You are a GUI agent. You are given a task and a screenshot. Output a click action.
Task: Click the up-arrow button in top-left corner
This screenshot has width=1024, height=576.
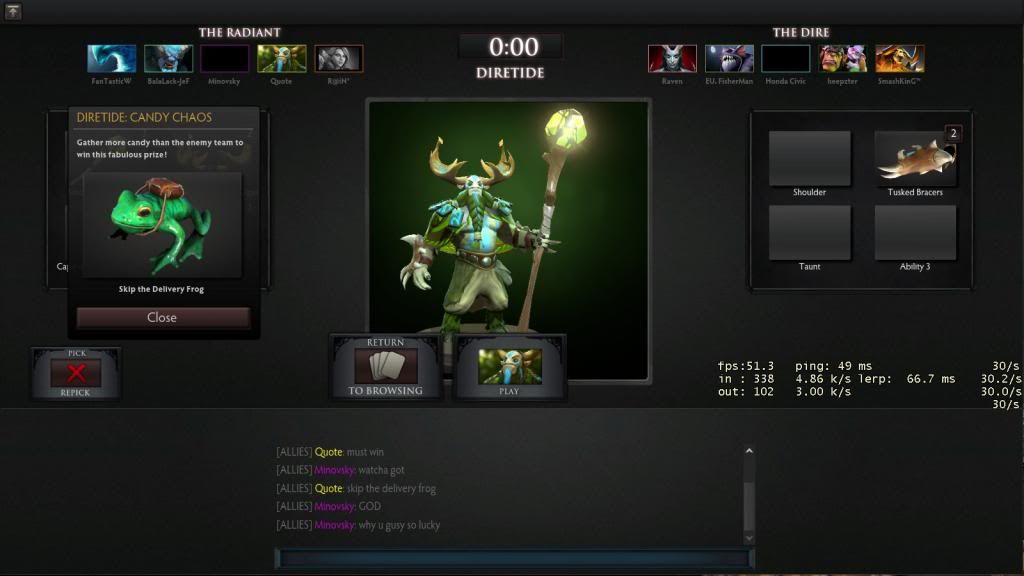click(13, 12)
